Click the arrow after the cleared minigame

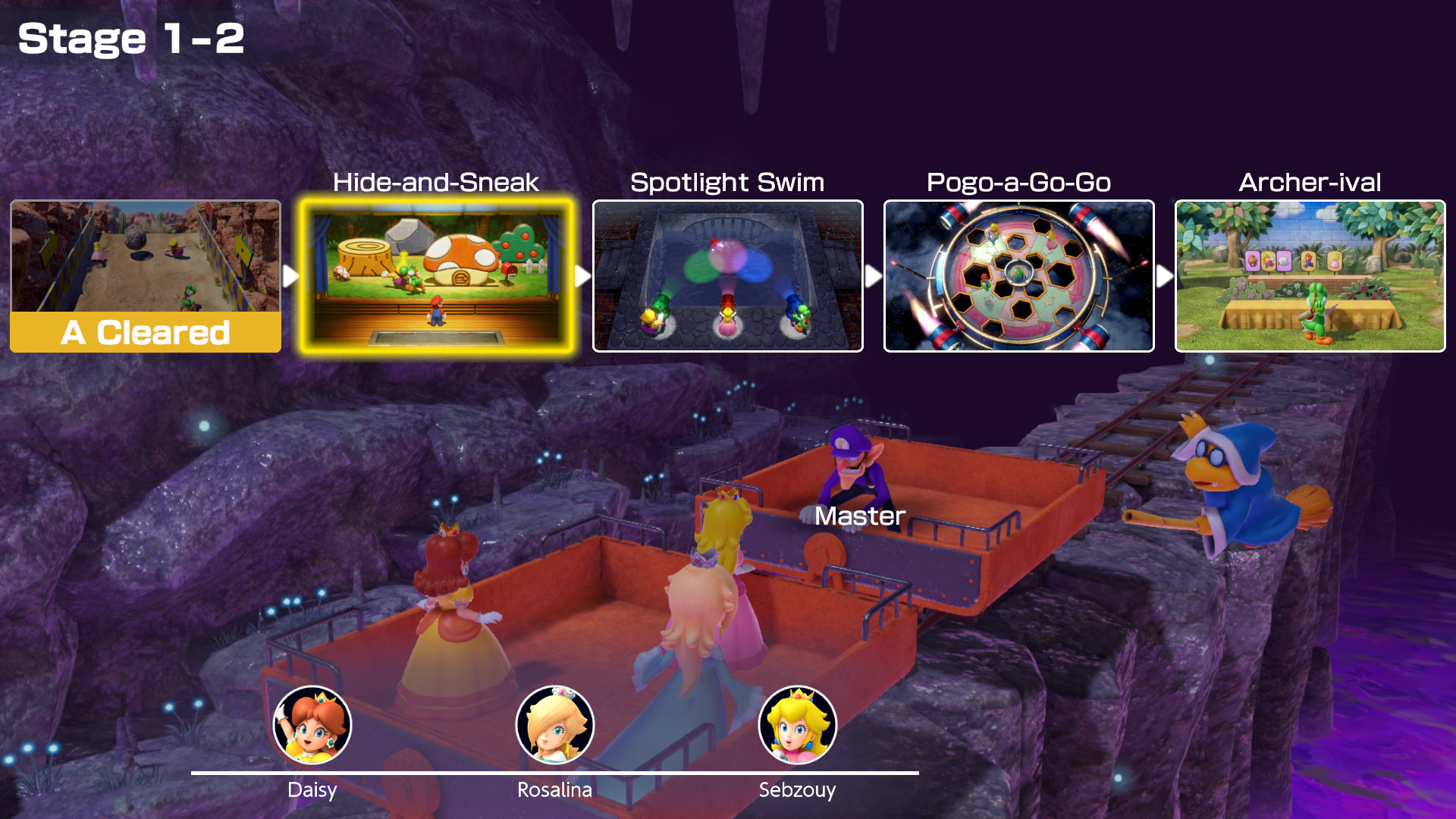coord(289,275)
